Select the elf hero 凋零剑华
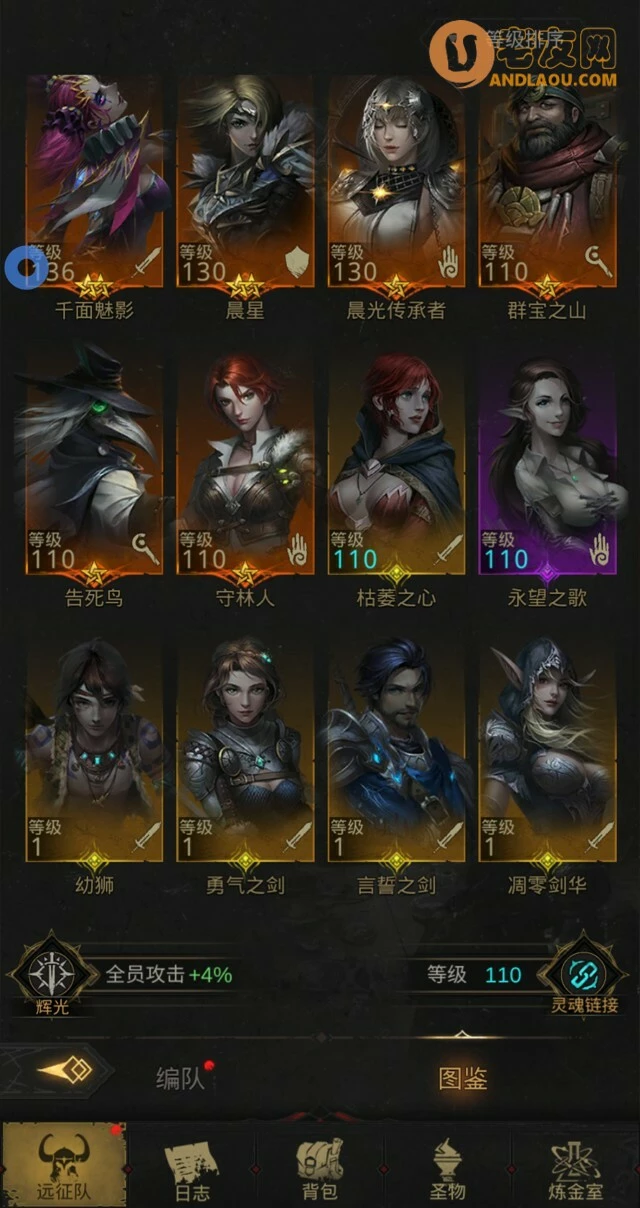The image size is (640, 1208). (x=547, y=750)
